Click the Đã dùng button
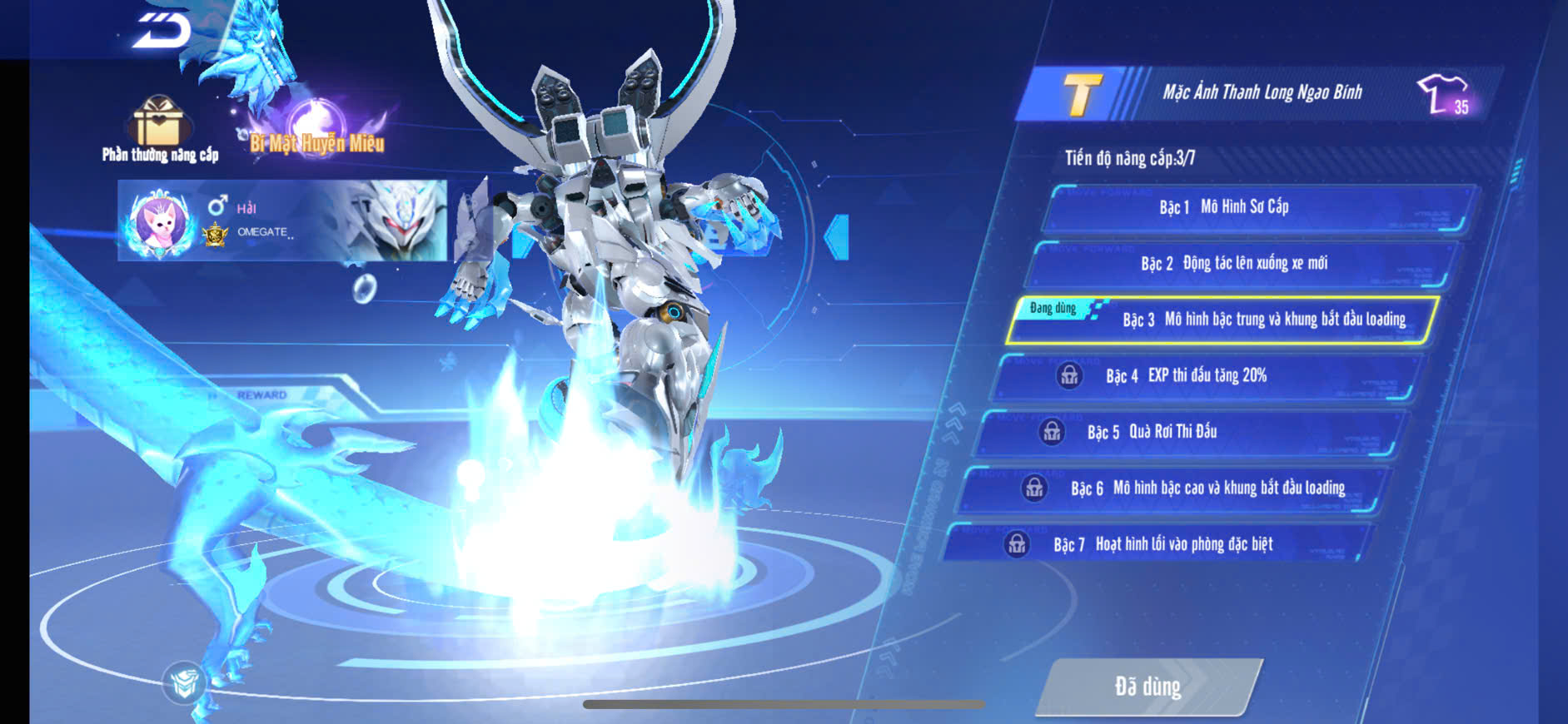 coord(1147,687)
